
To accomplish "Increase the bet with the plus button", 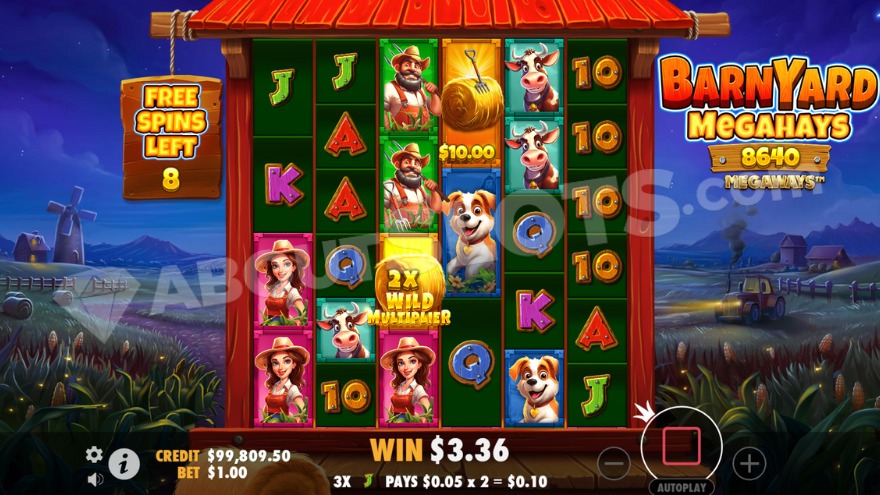I will 749,462.
